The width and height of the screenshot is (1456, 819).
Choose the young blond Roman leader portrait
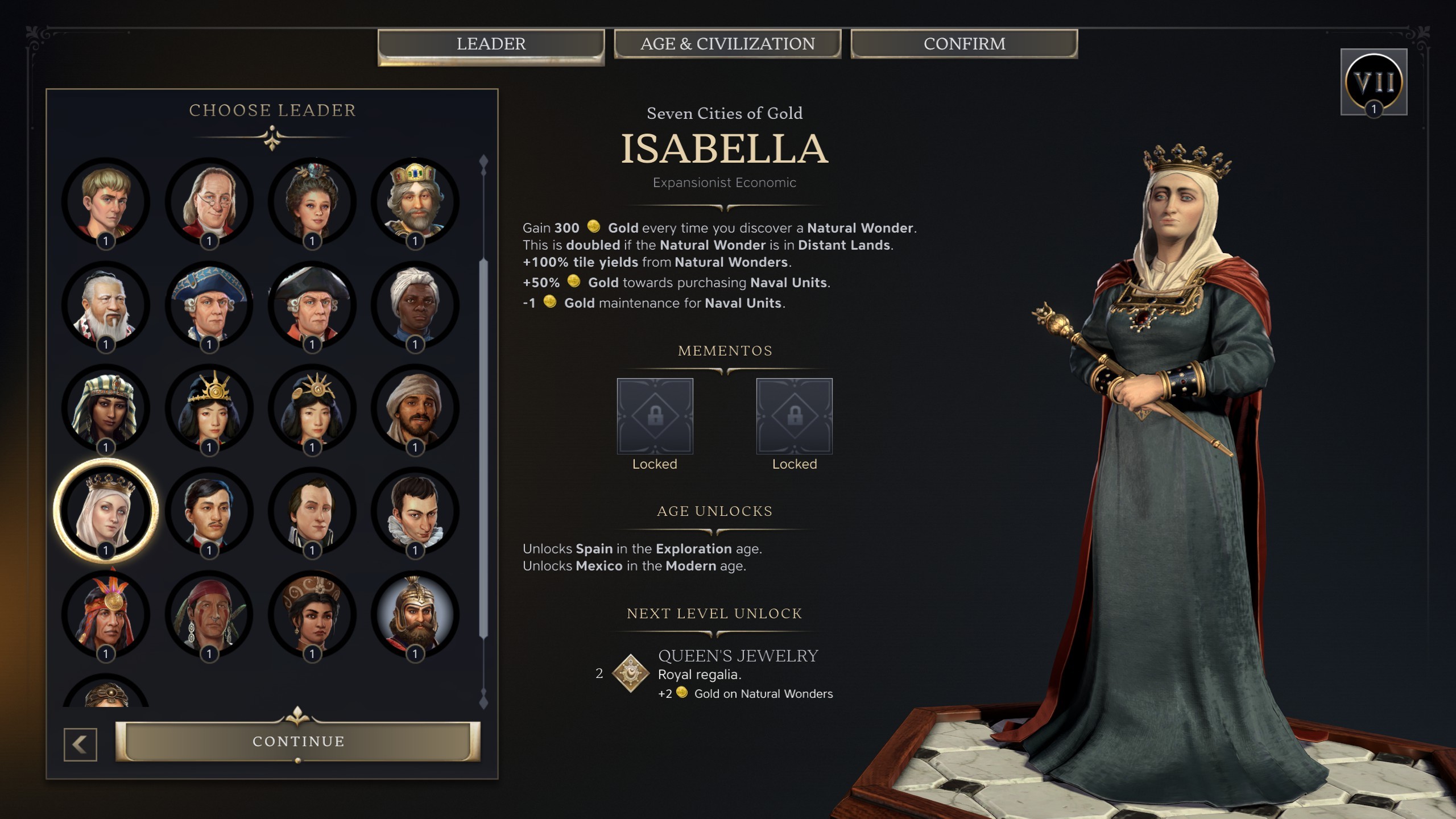106,201
